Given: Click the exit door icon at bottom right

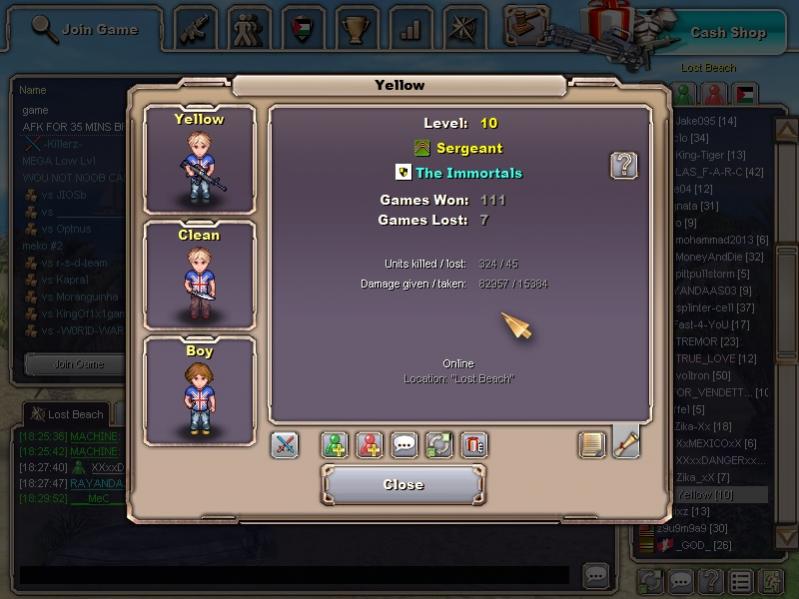Looking at the screenshot, I should point(771,581).
